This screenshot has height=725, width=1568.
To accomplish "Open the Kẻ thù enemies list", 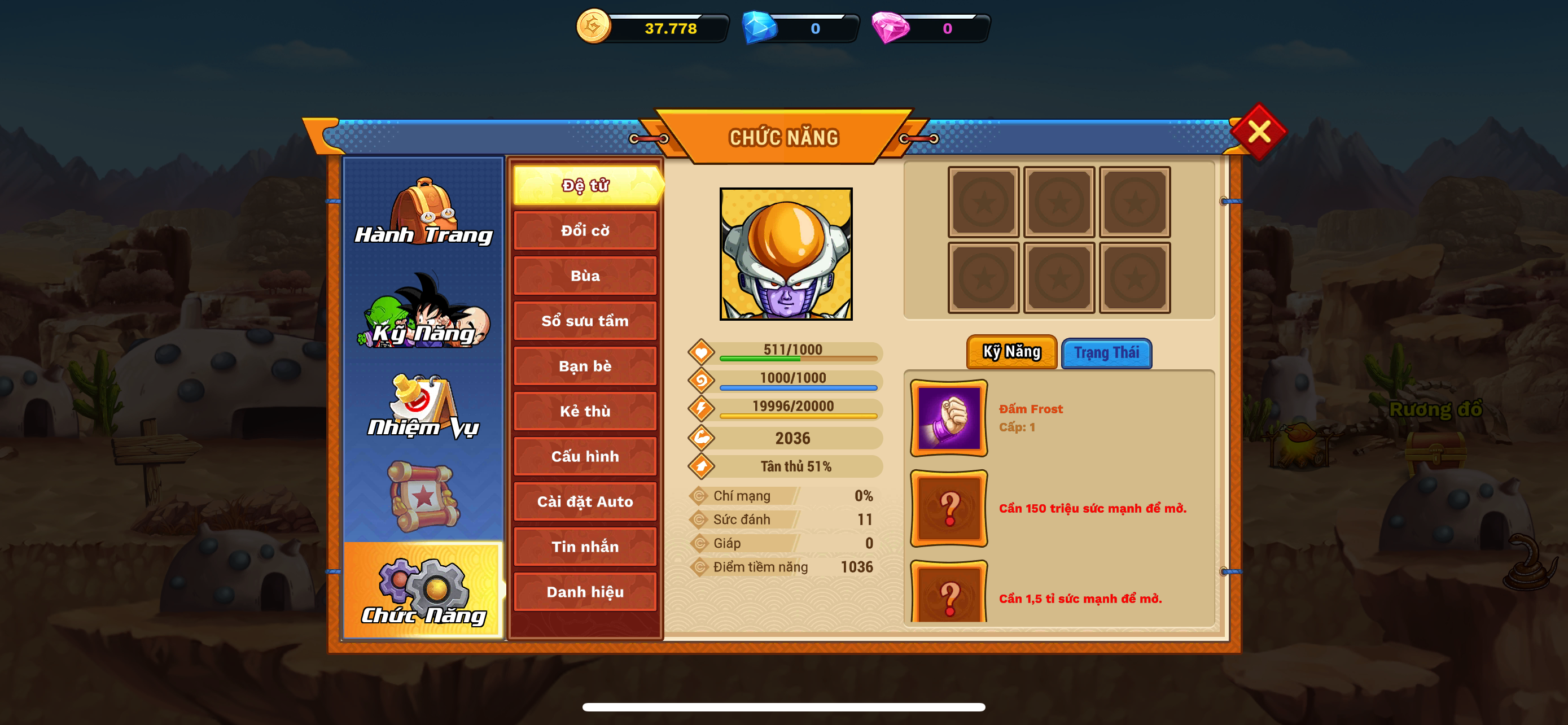I will click(x=585, y=412).
